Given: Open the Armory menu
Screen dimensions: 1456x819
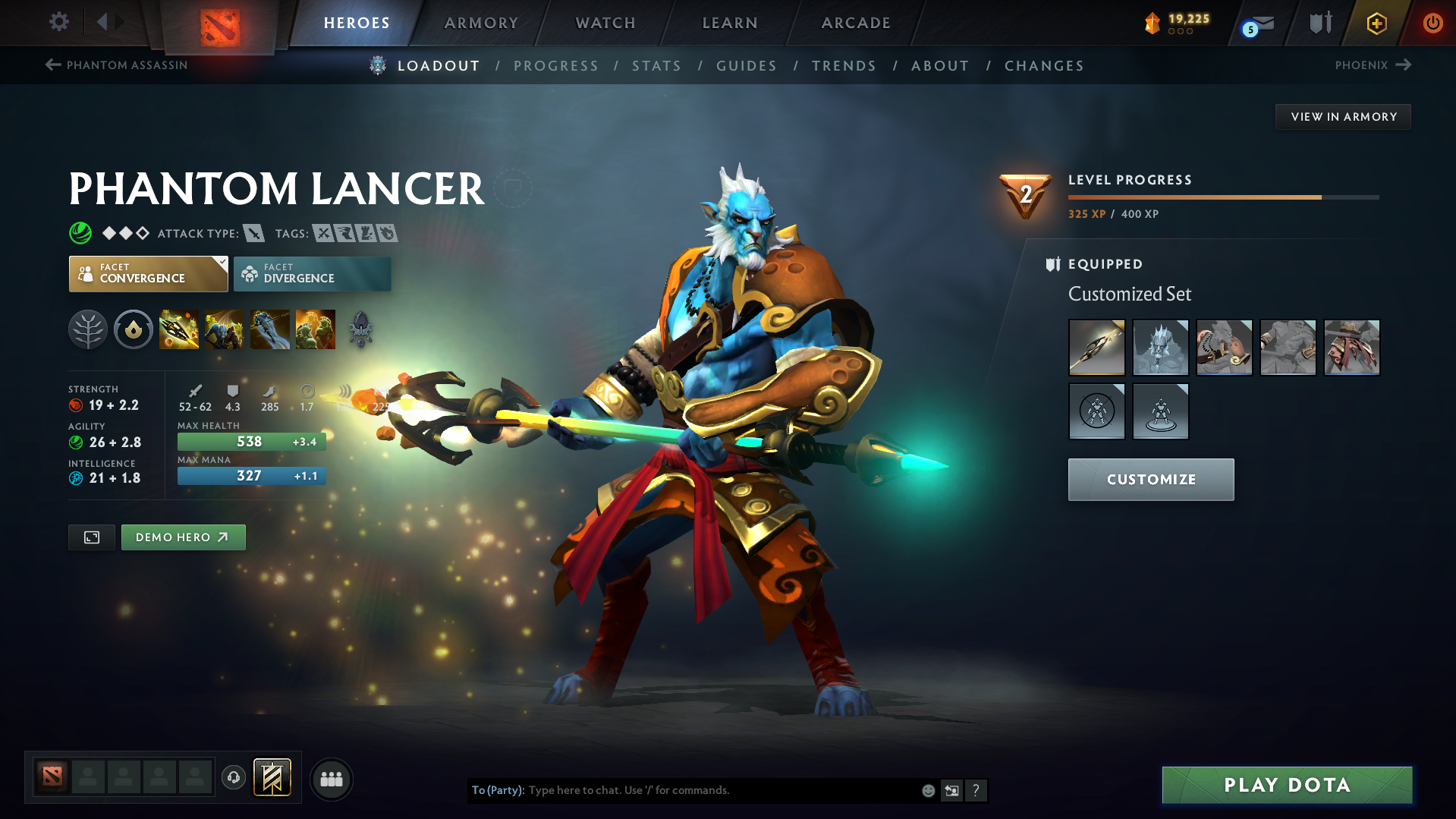Looking at the screenshot, I should click(481, 23).
